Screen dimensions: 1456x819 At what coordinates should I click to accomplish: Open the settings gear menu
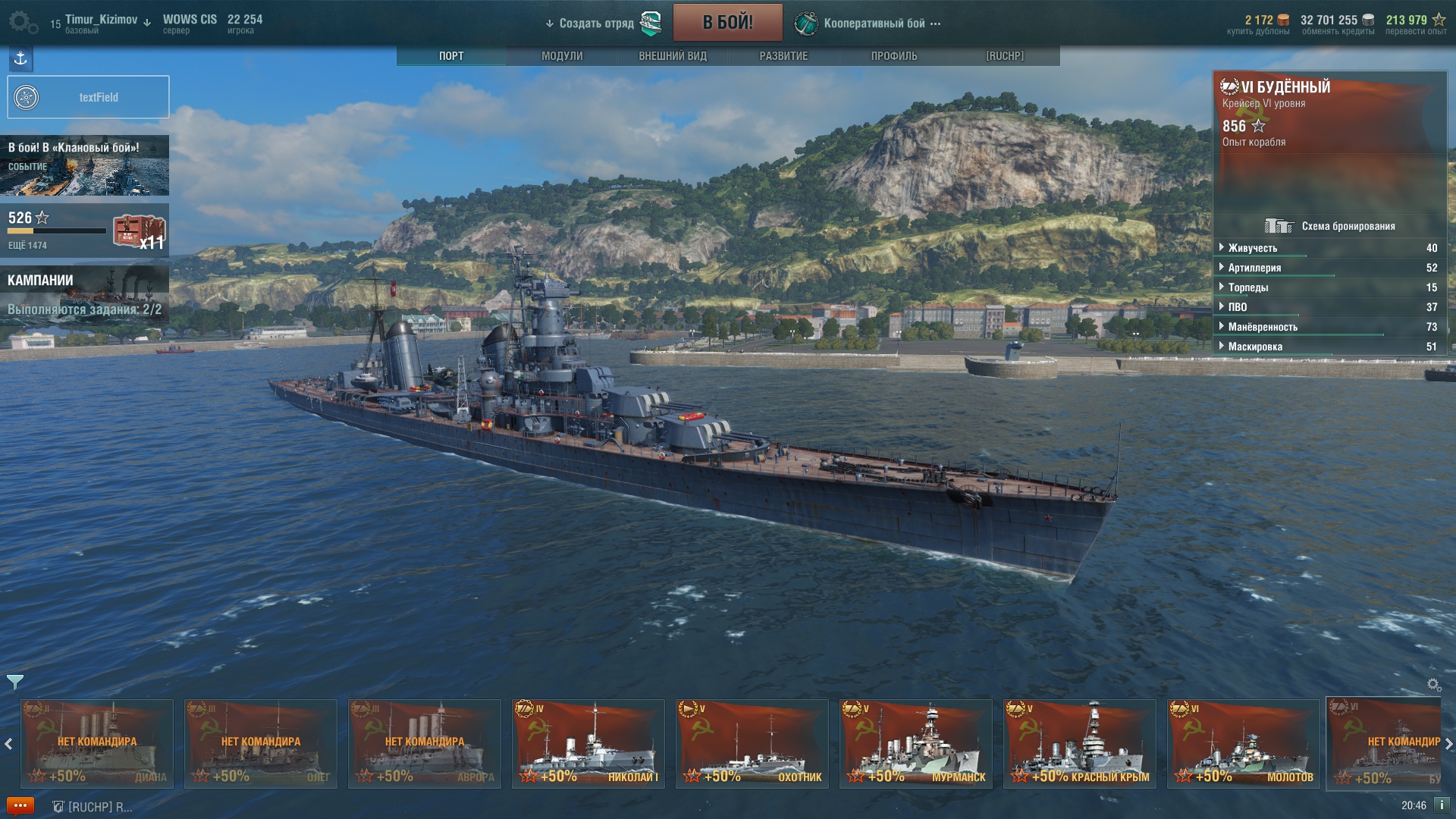[x=23, y=22]
